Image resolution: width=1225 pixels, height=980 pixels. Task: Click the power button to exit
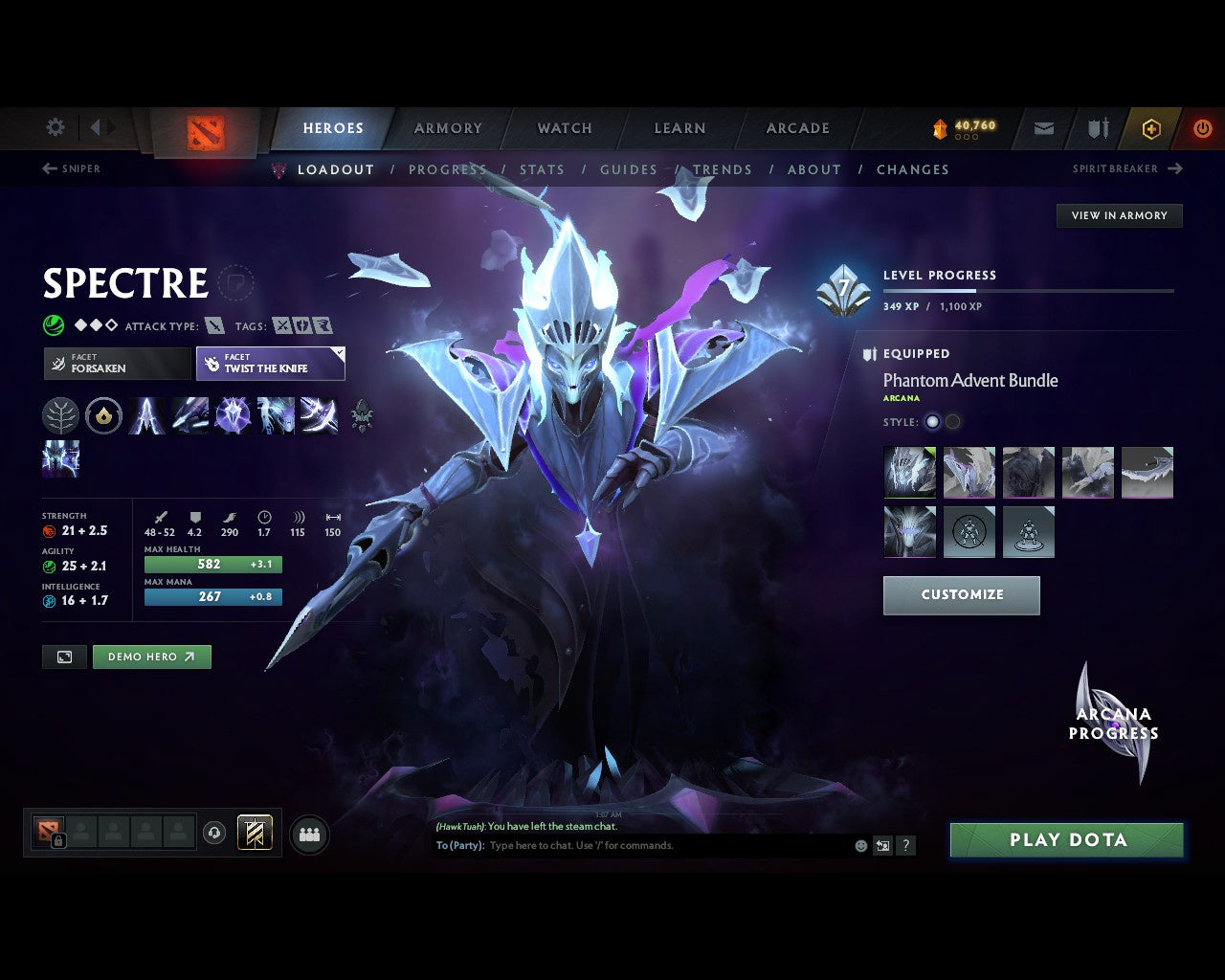tap(1202, 128)
